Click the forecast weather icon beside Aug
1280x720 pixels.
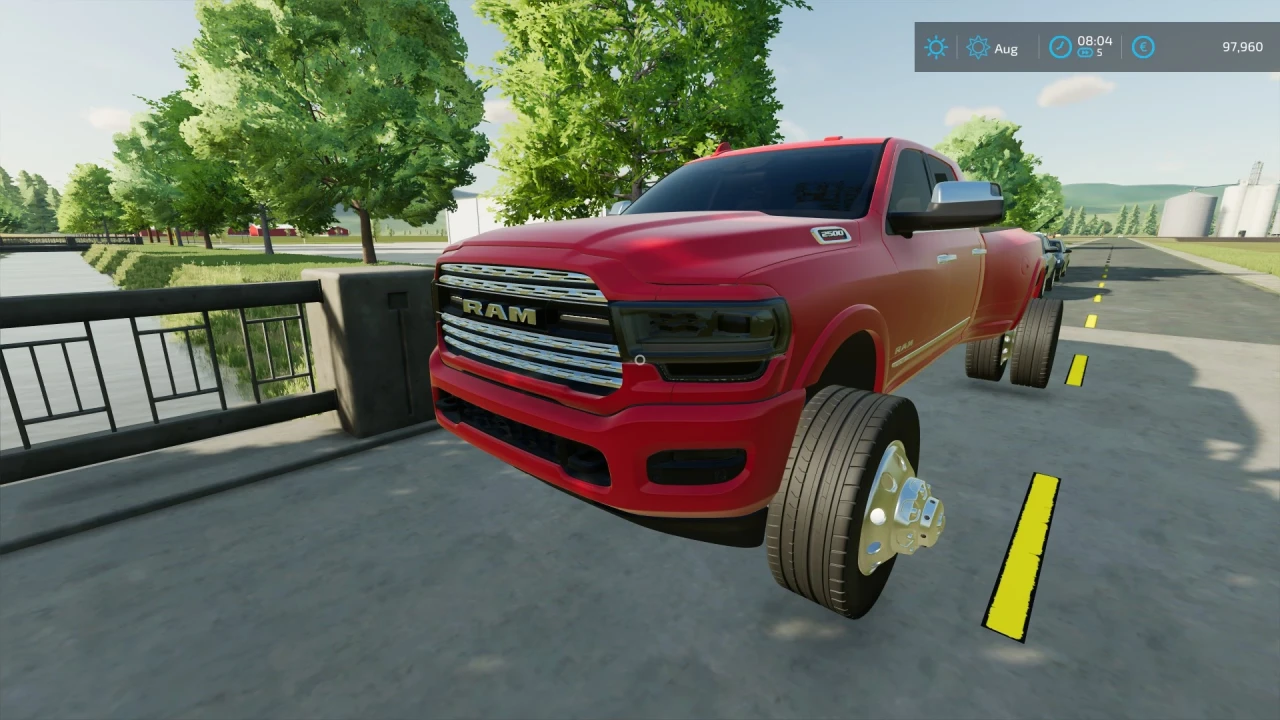pos(978,48)
